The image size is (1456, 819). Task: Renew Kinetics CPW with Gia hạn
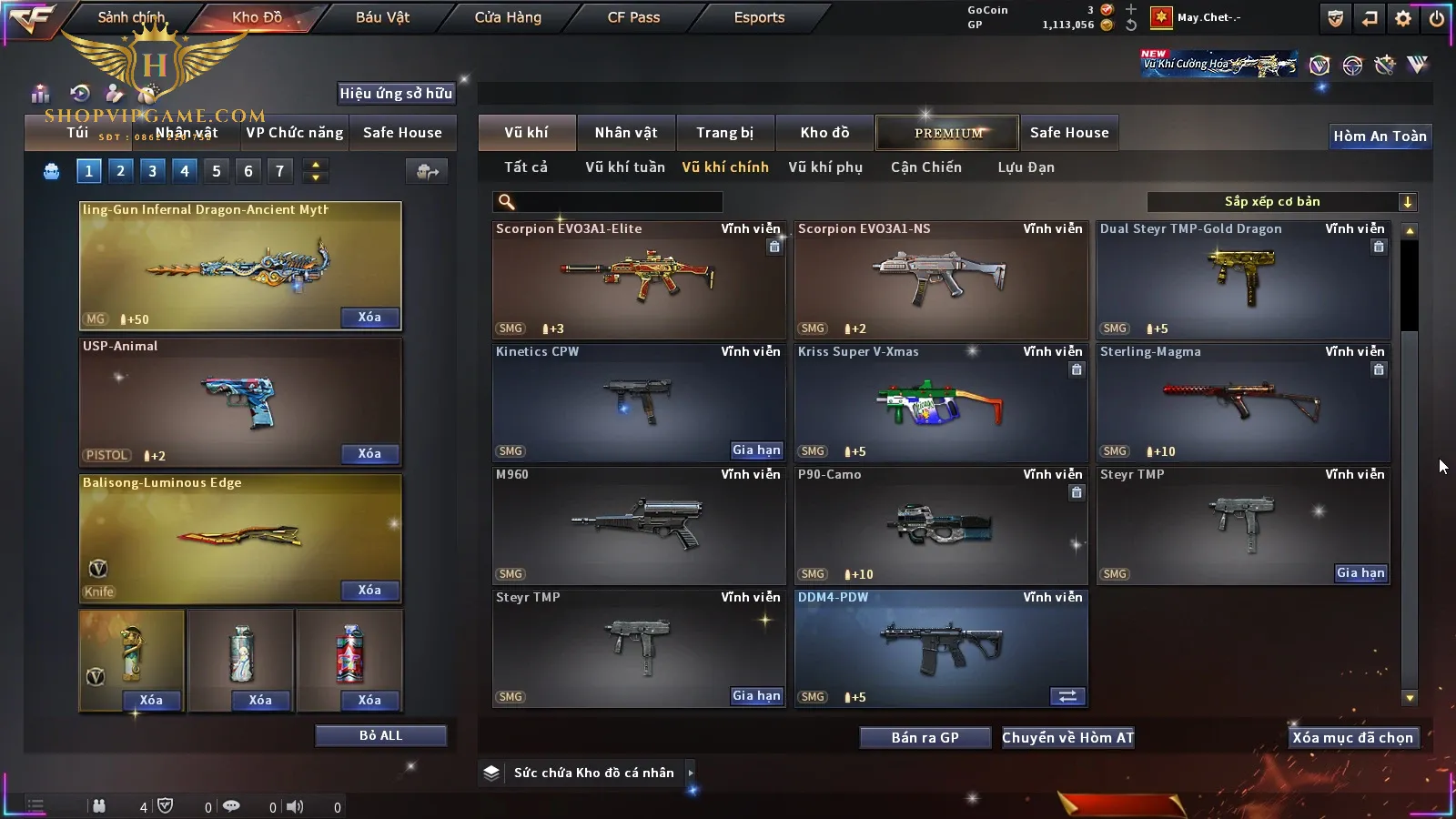(756, 450)
